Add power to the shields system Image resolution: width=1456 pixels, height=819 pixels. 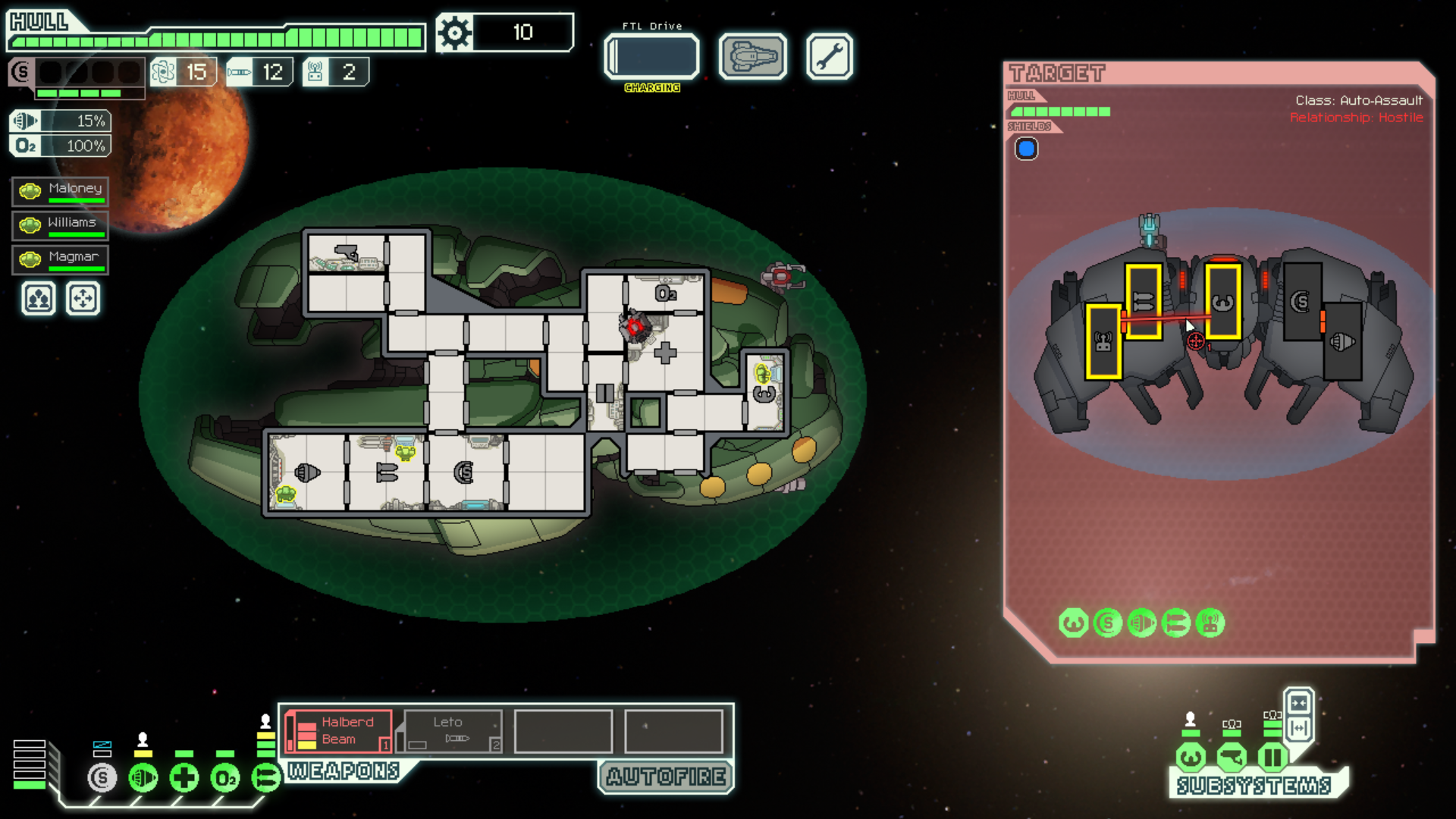(102, 777)
